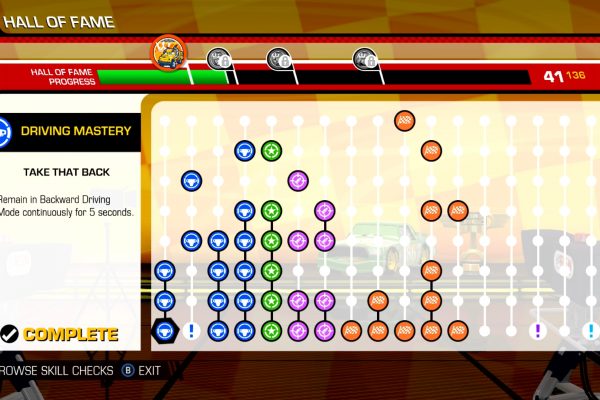Open the blue exclamation mark skill node
This screenshot has width=600, height=400.
(191, 330)
